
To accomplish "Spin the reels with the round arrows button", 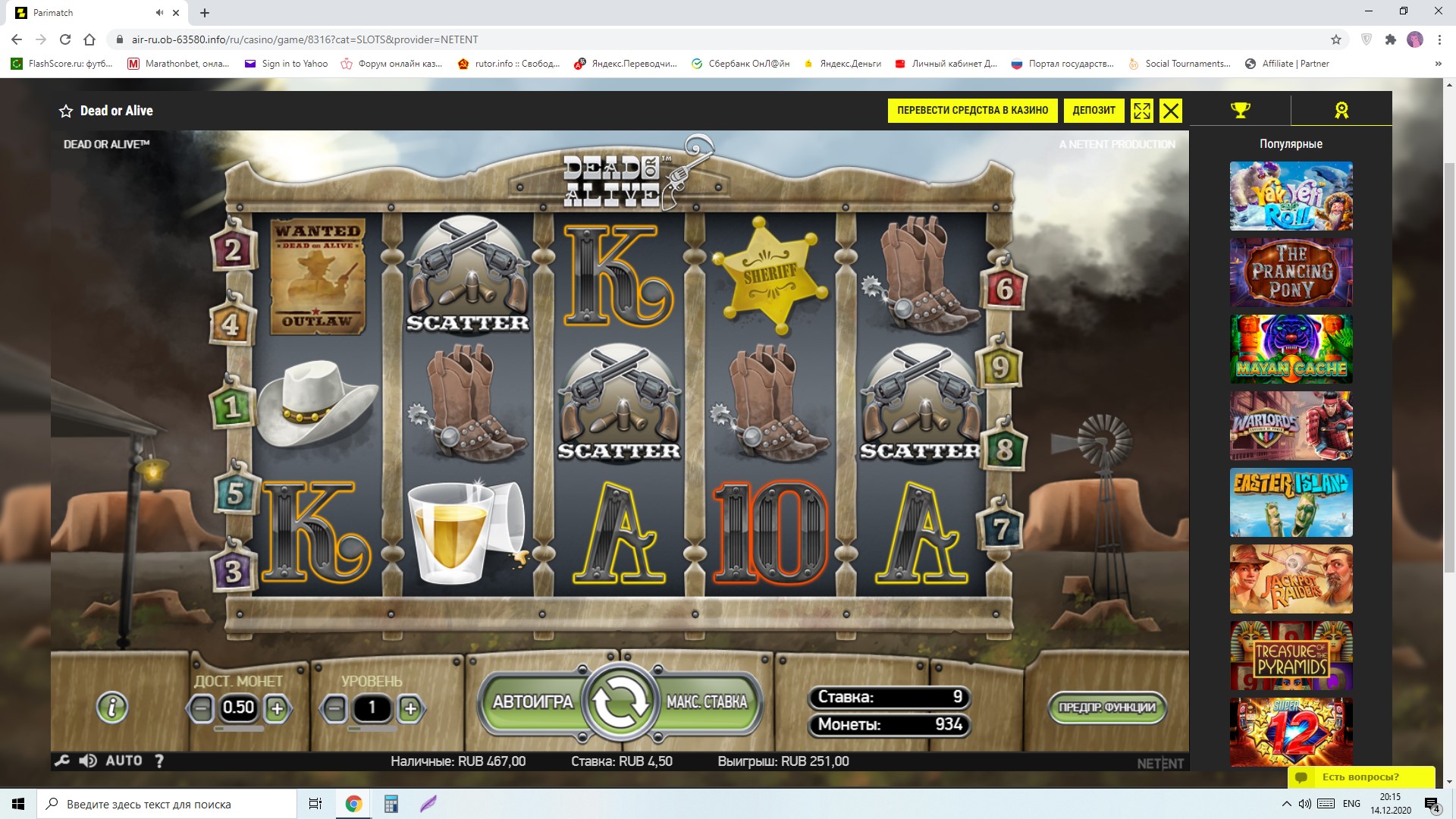I will point(620,703).
